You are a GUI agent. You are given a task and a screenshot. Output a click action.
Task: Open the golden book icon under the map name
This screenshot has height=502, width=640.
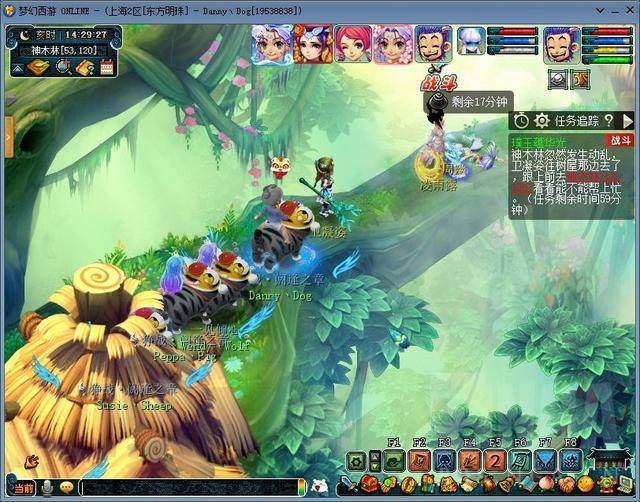pyautogui.click(x=38, y=68)
